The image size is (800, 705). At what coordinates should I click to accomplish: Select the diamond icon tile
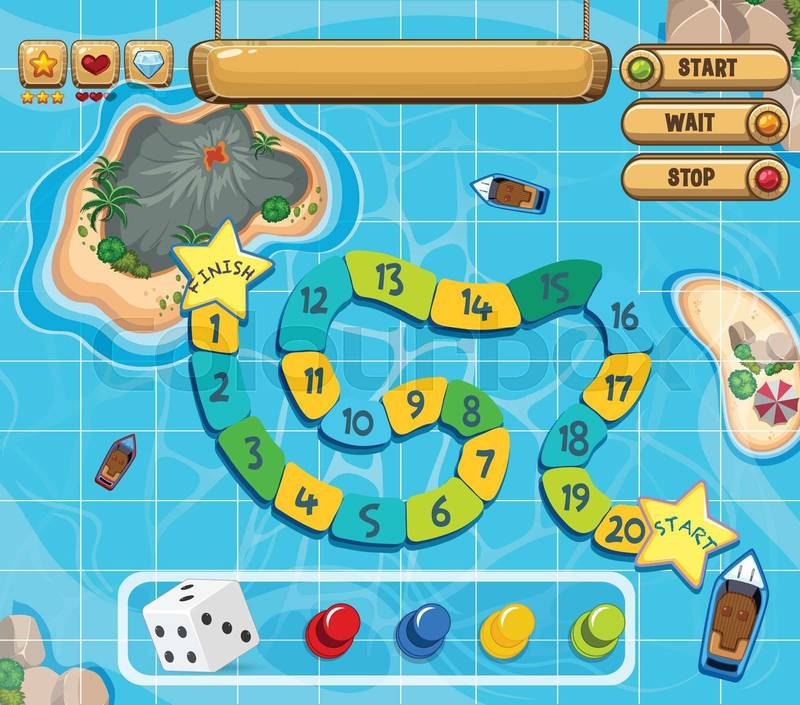click(148, 64)
